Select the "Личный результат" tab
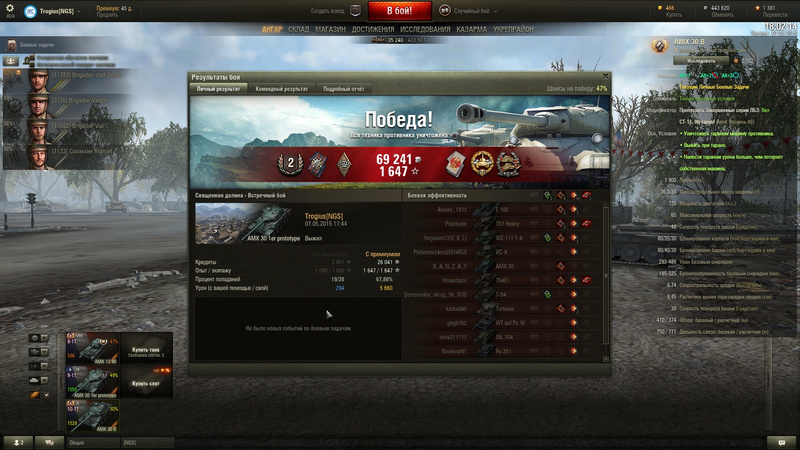This screenshot has width=800, height=450. coord(219,89)
